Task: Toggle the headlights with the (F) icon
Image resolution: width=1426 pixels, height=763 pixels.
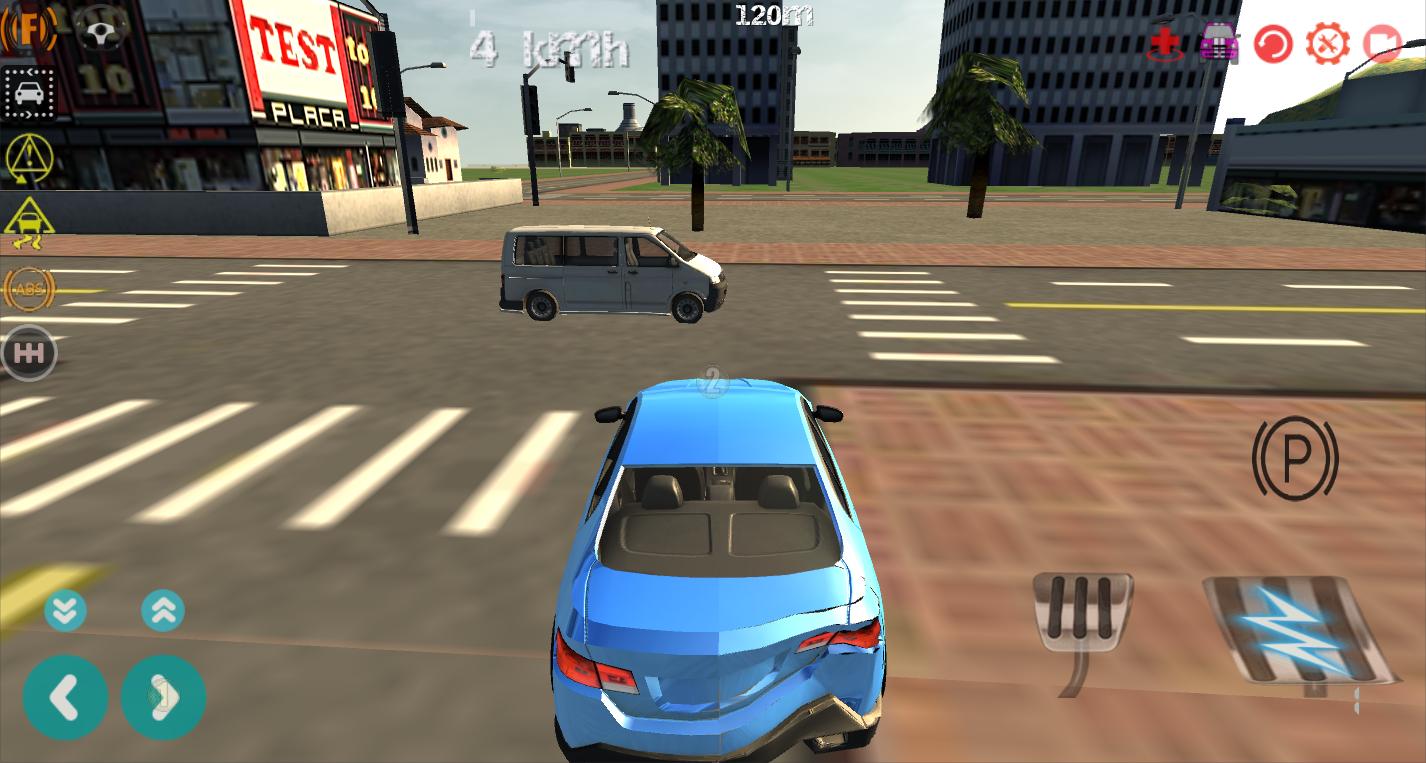Action: (x=29, y=29)
